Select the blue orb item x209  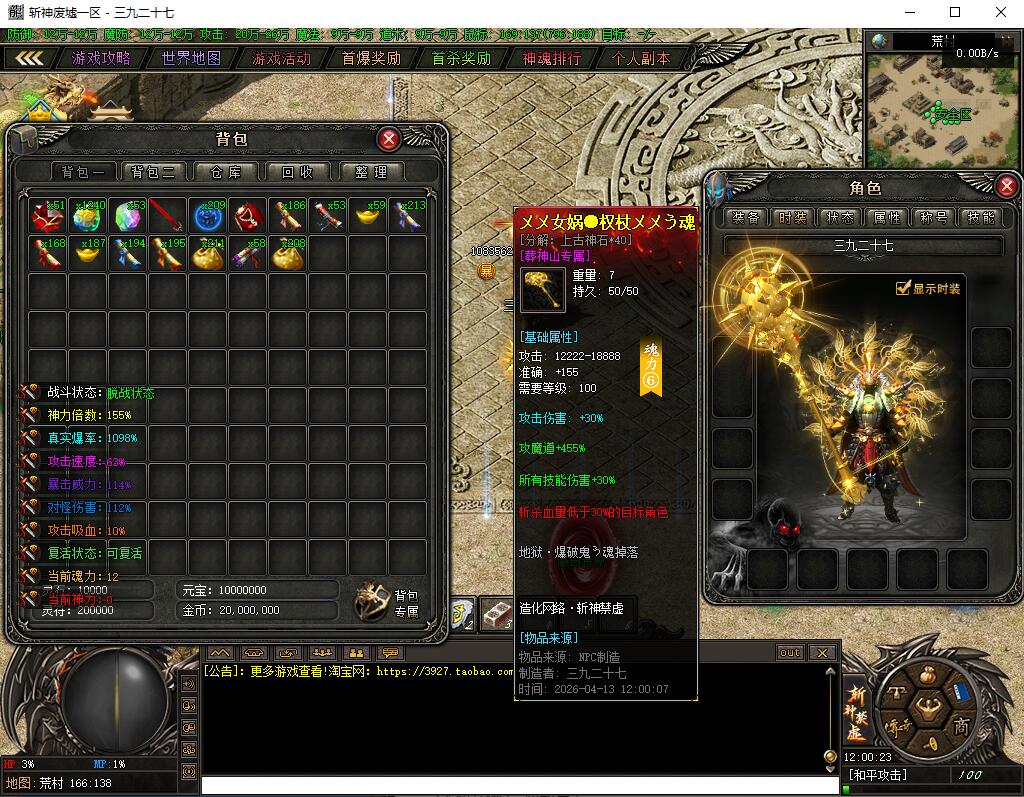(x=208, y=215)
